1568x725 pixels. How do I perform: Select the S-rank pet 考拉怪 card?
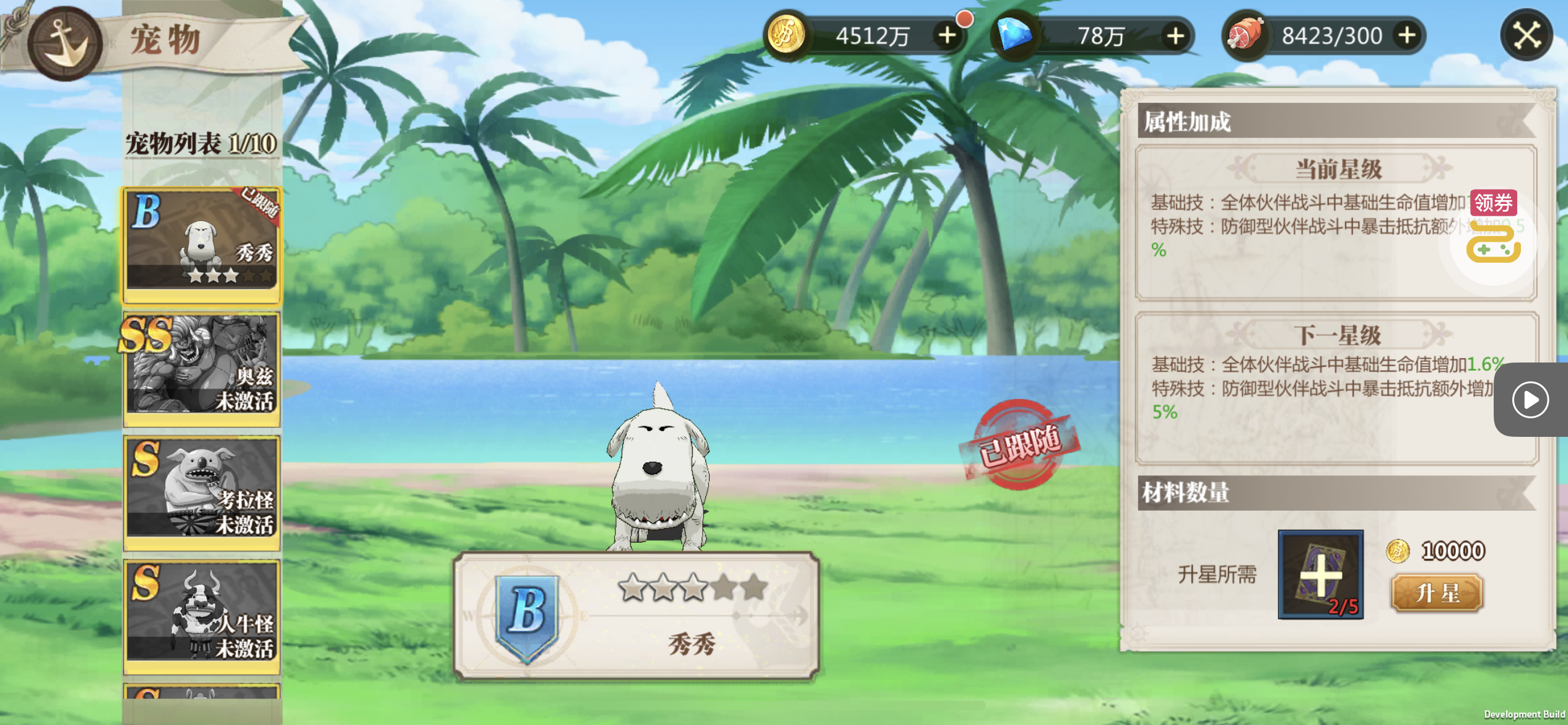point(202,490)
